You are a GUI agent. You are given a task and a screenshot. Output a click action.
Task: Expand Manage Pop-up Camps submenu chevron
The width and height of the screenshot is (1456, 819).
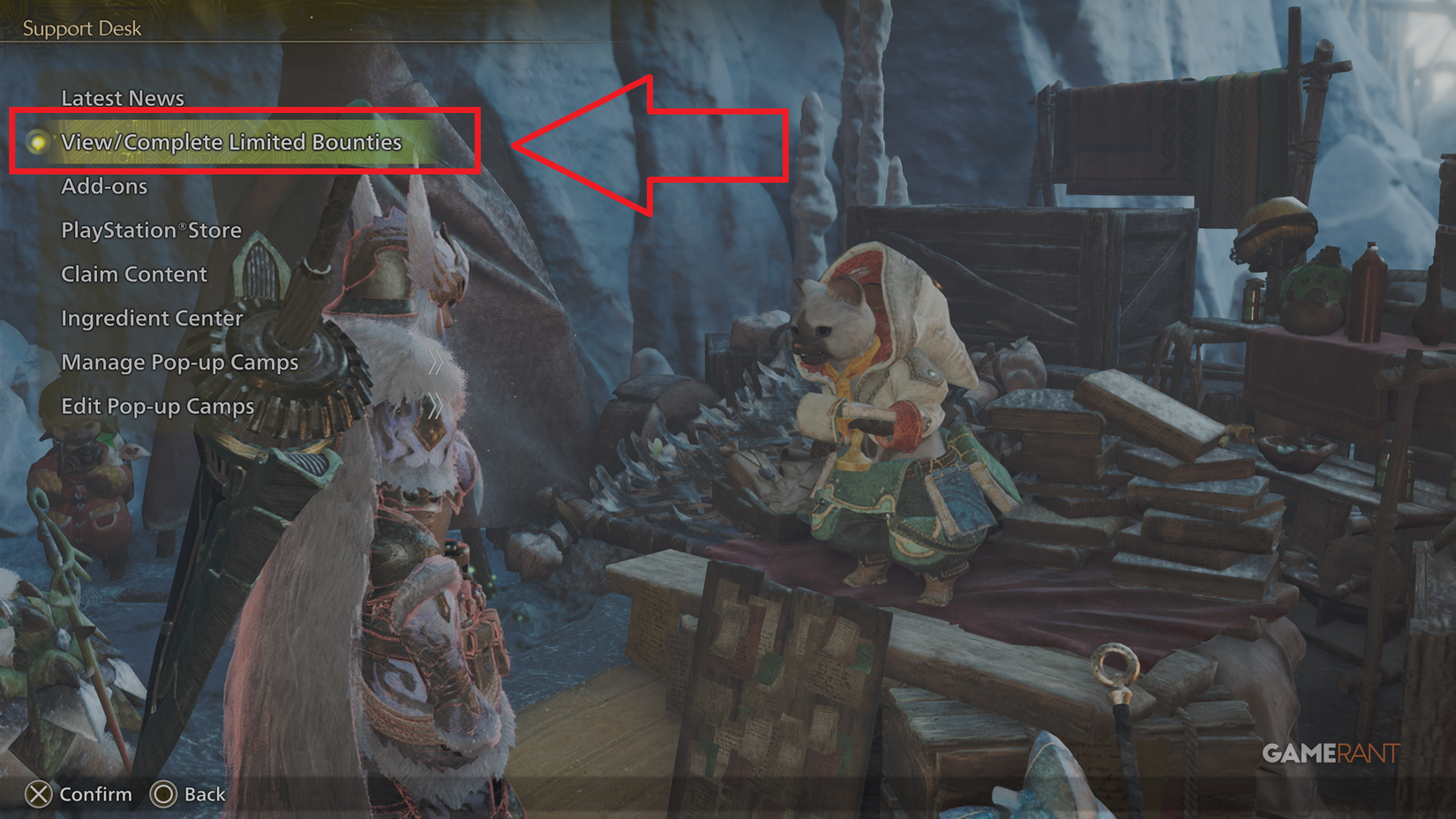tap(434, 362)
